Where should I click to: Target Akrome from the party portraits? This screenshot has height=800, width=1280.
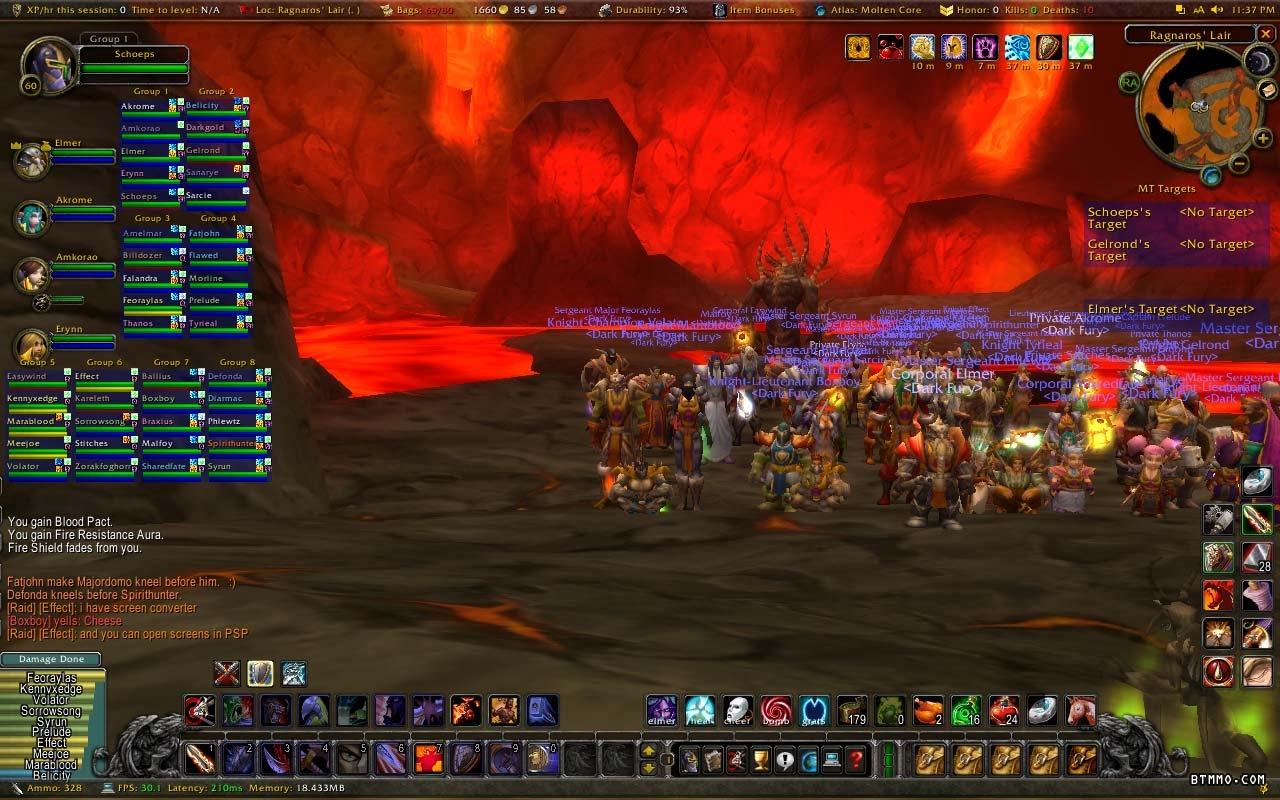tap(33, 216)
